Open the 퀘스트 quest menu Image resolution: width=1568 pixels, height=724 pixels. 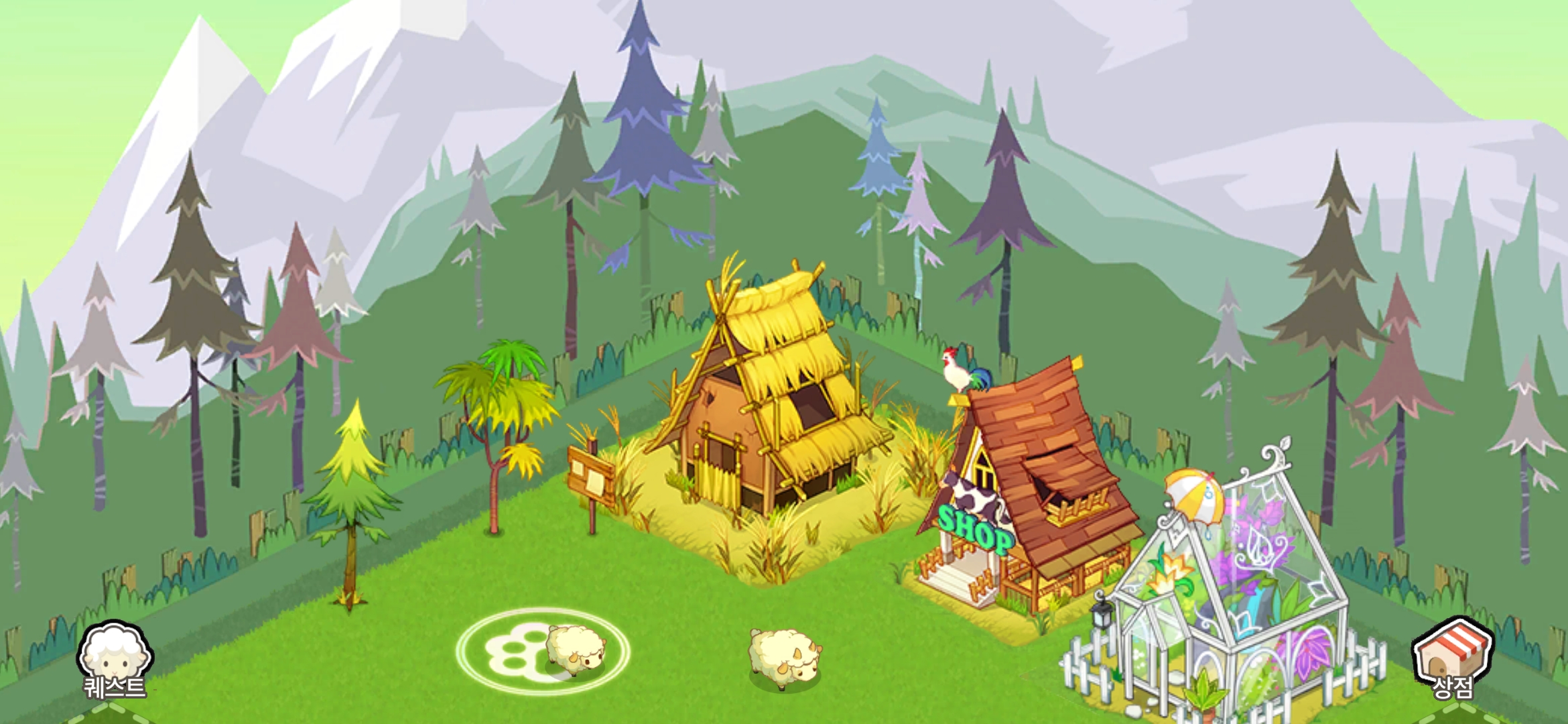(x=114, y=660)
